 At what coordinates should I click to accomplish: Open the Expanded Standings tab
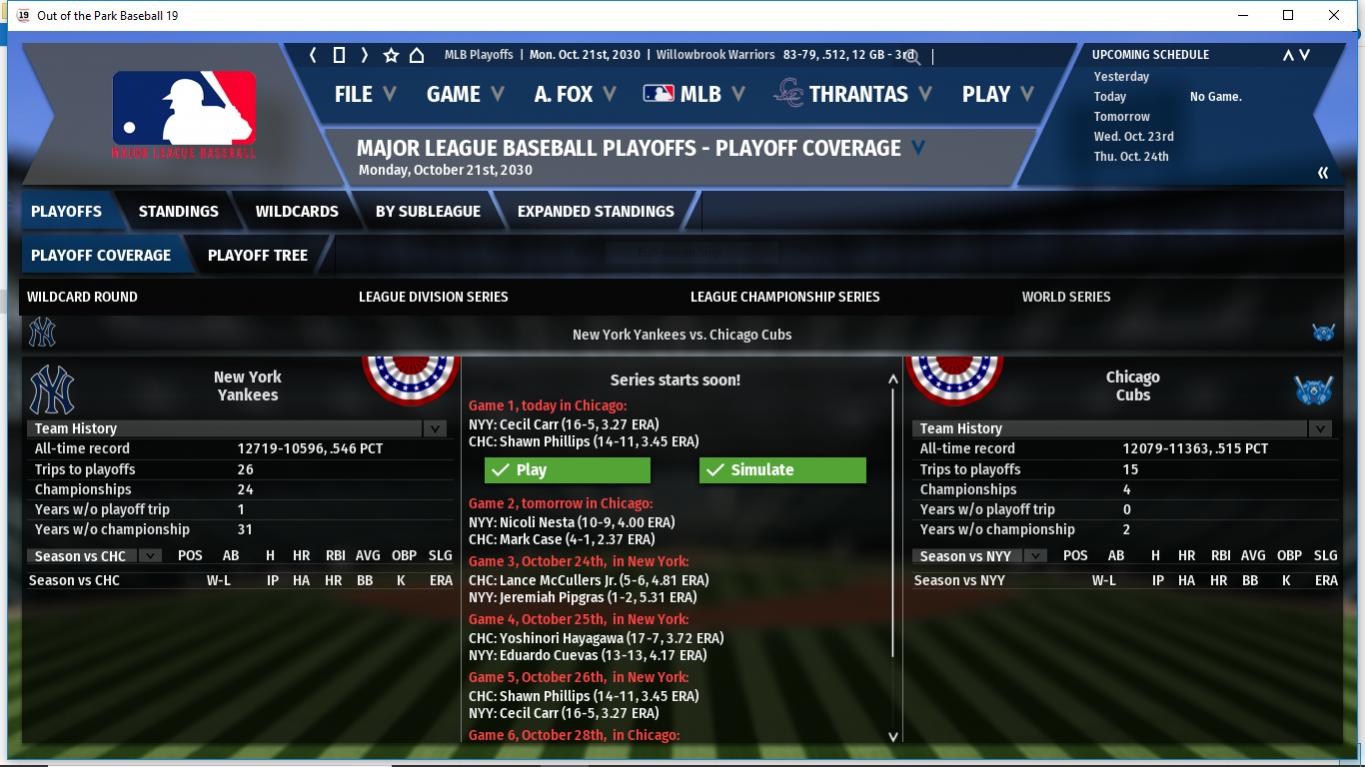pos(596,211)
